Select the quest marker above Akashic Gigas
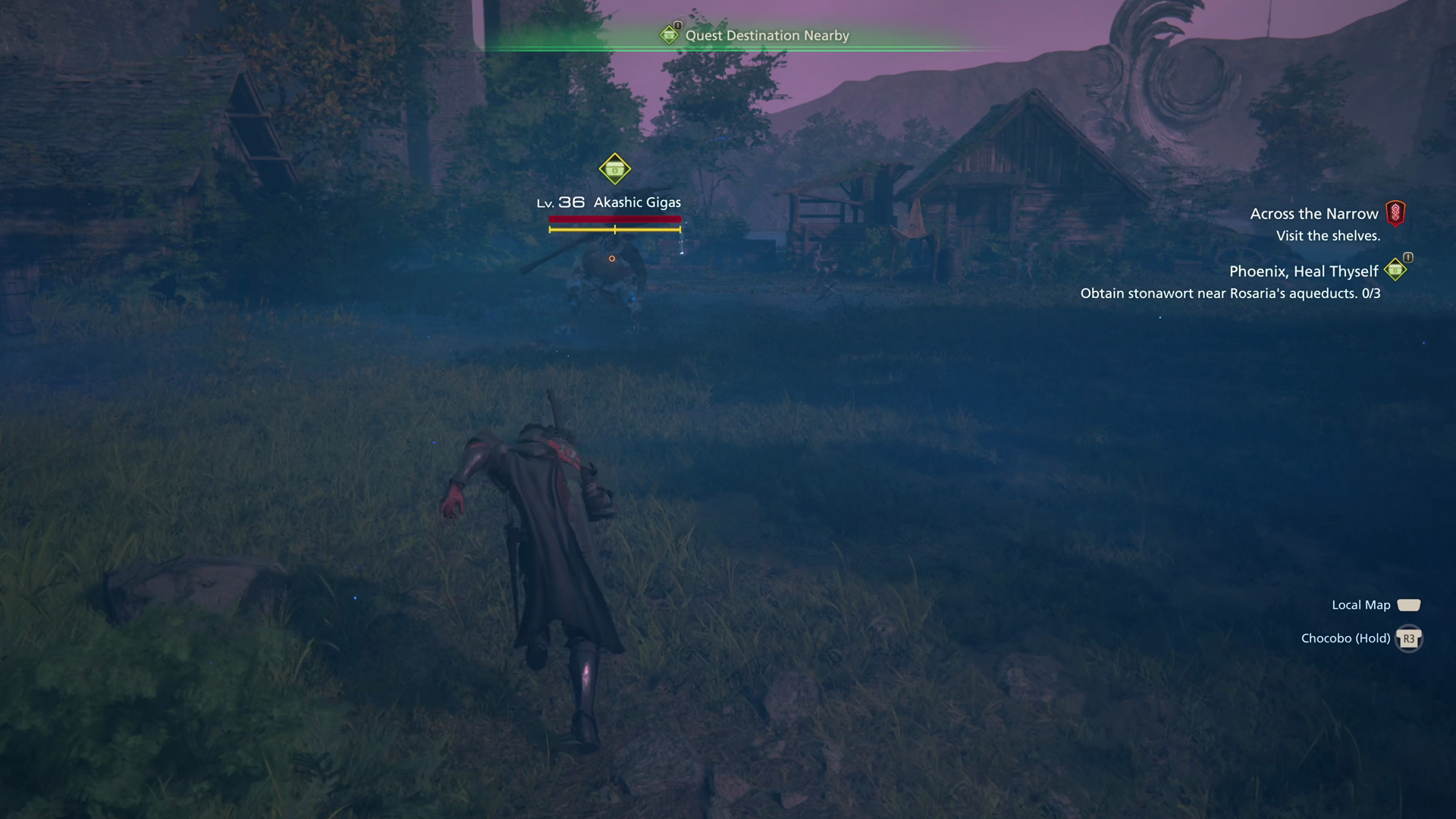Screen dimensions: 1456x819 [x=614, y=169]
